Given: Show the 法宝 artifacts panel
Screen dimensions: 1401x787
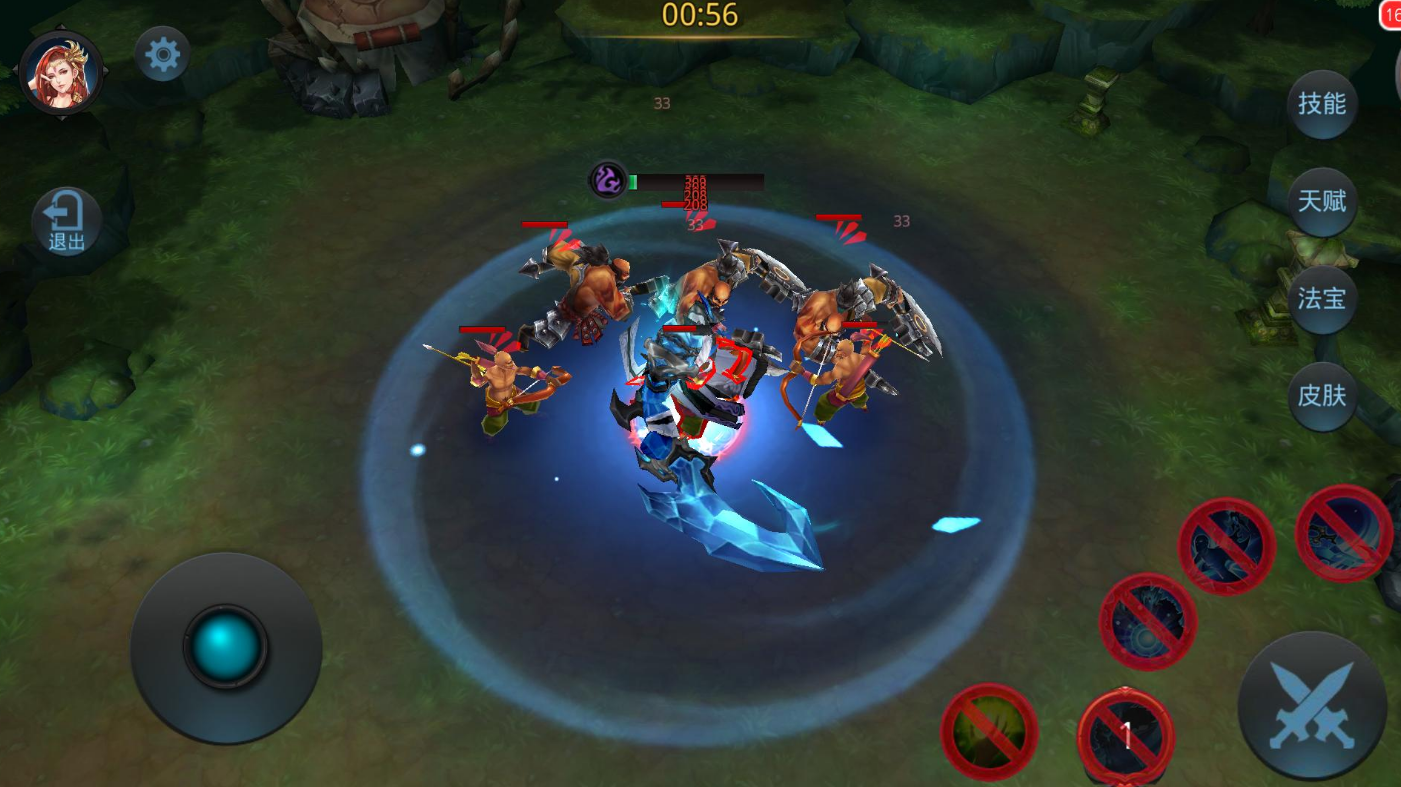Looking at the screenshot, I should click(x=1321, y=298).
